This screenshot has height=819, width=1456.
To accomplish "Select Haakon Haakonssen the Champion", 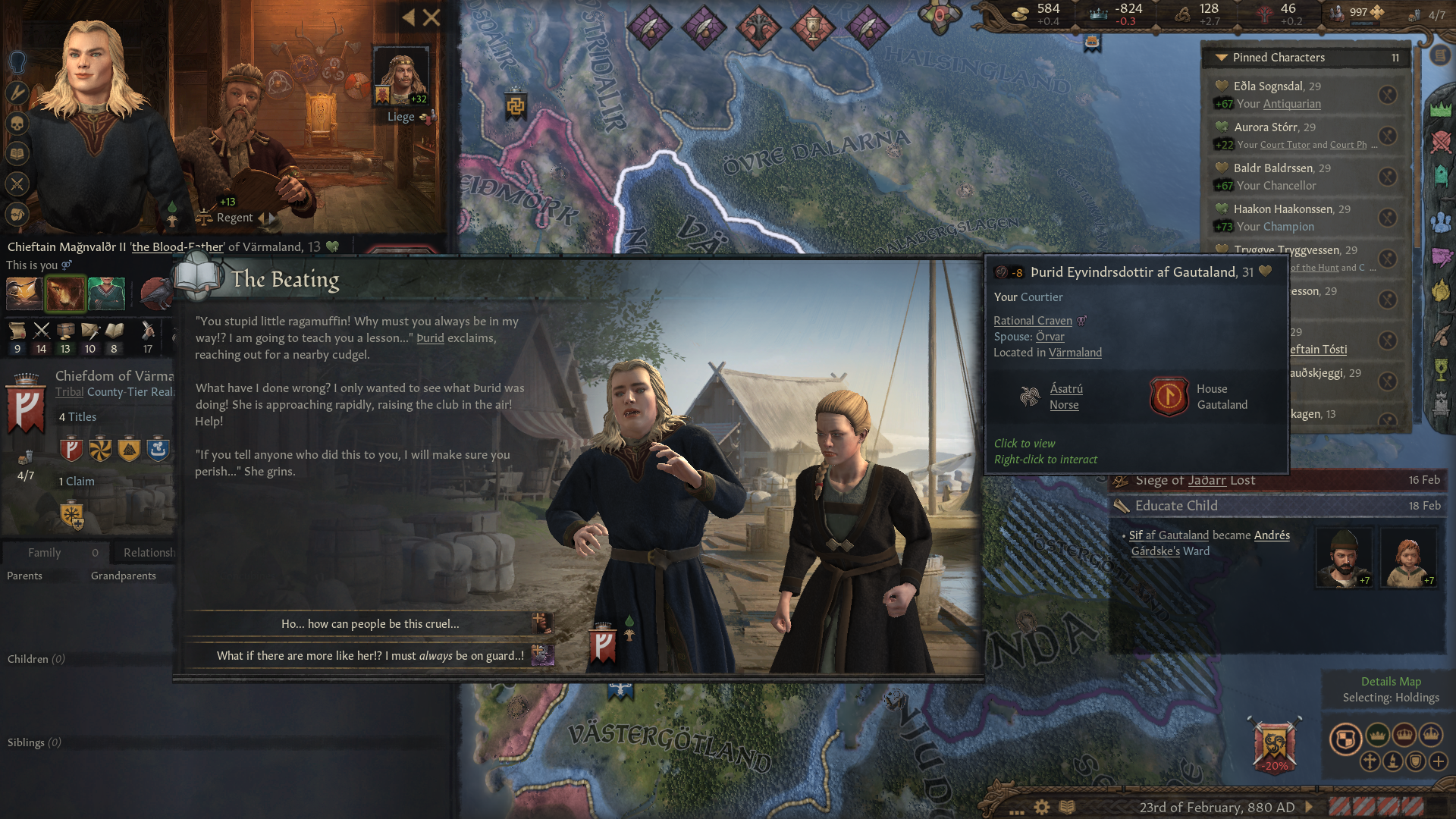I will click(x=1282, y=209).
